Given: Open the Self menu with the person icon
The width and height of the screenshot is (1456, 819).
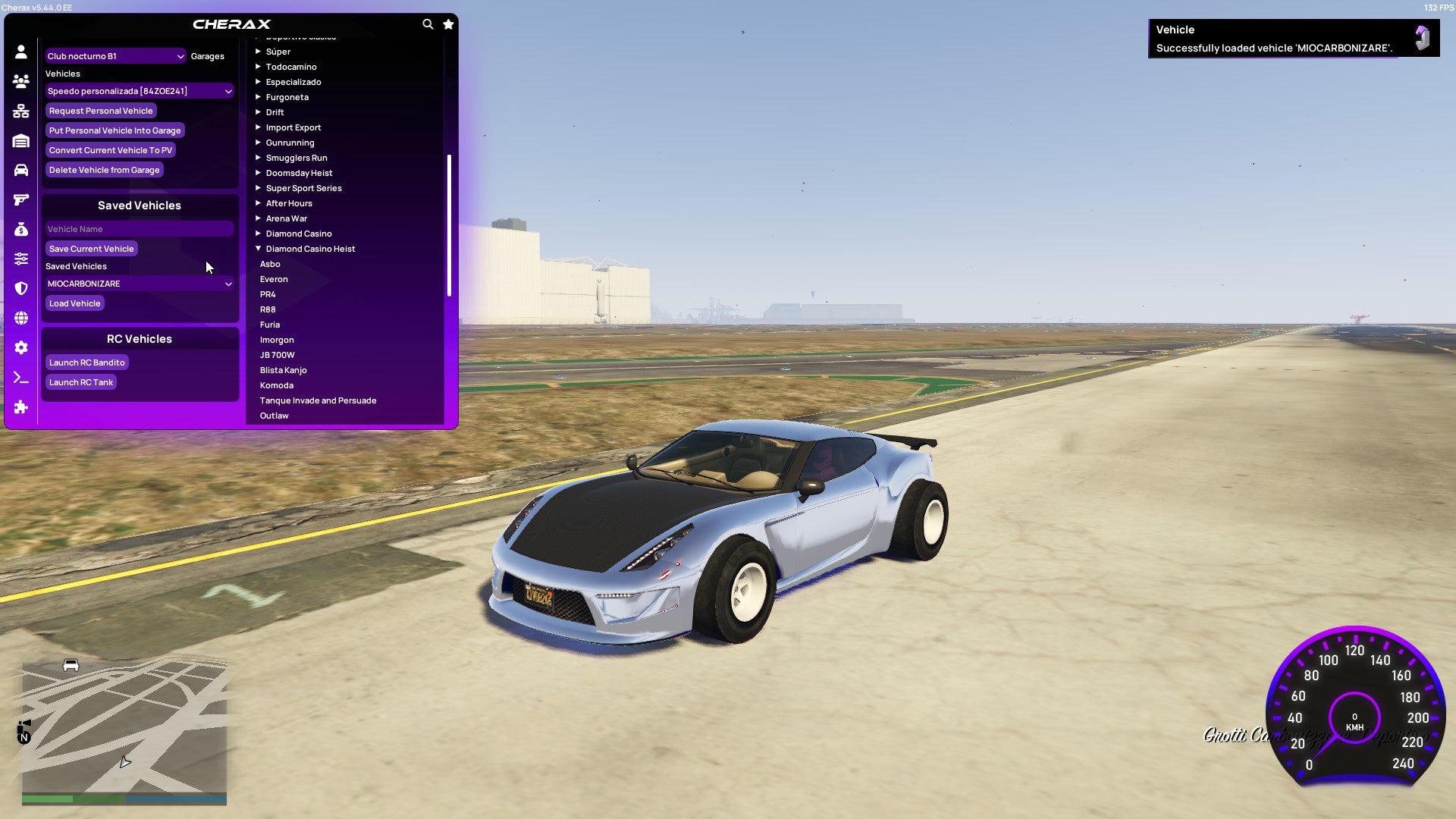Looking at the screenshot, I should tap(21, 52).
